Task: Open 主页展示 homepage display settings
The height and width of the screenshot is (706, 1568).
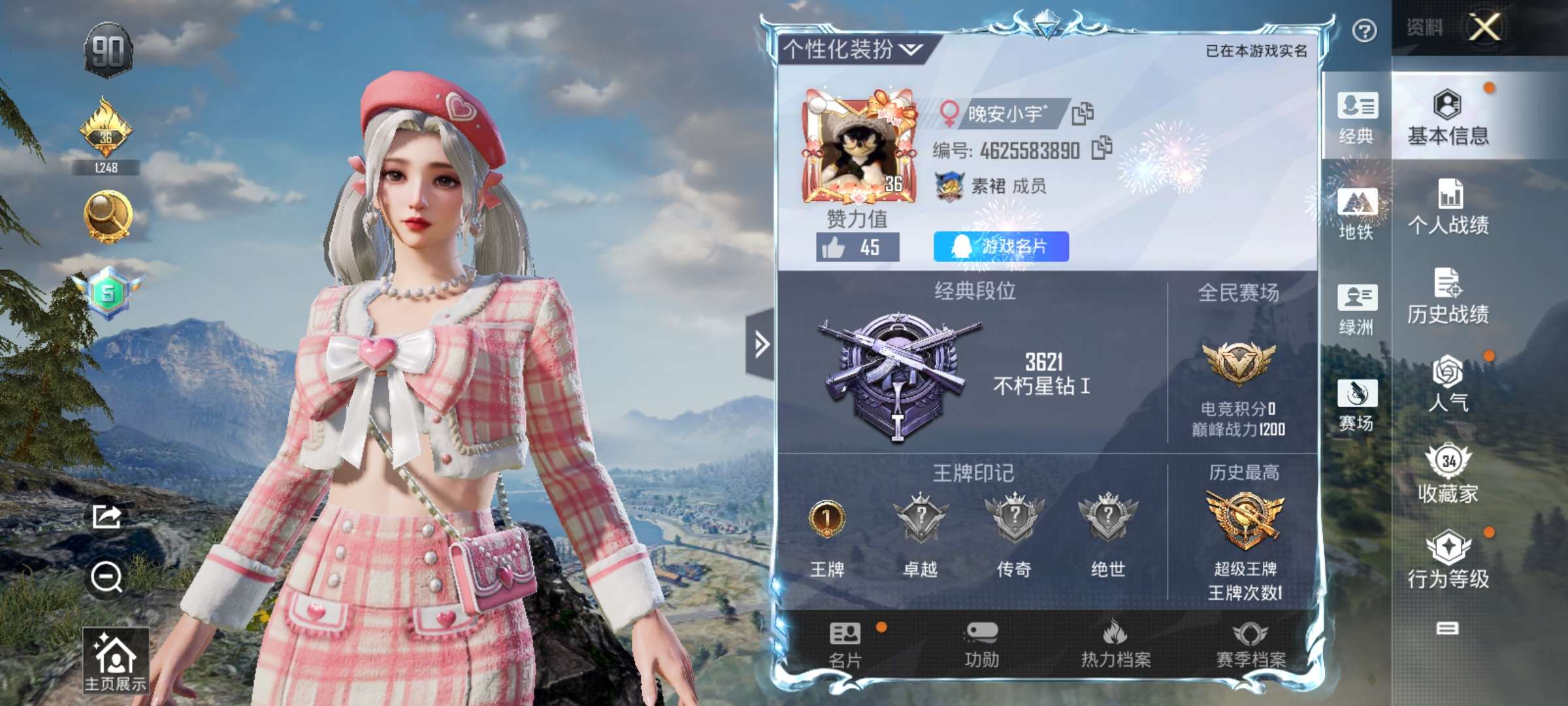Action: click(116, 660)
